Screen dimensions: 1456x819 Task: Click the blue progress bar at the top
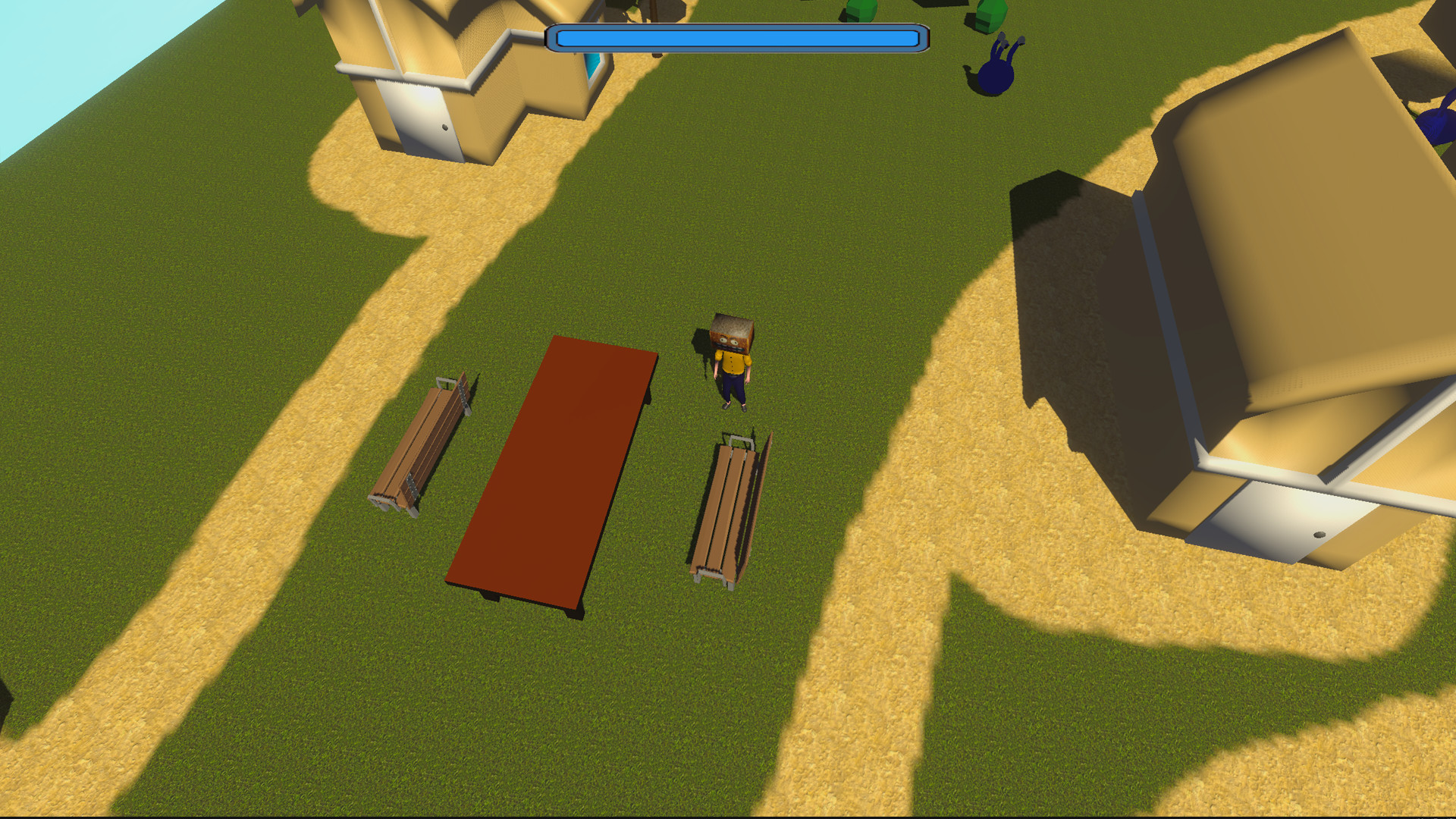coord(736,36)
